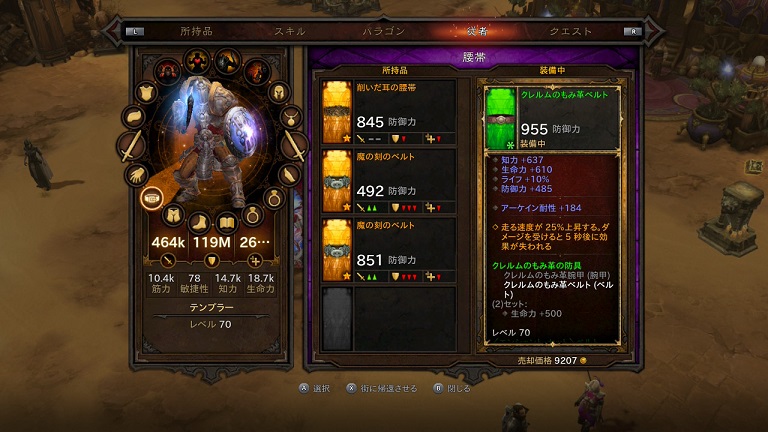Screen dimensions: 768x432
Task: Choose the 492 defense belt item
Action: pos(388,180)
